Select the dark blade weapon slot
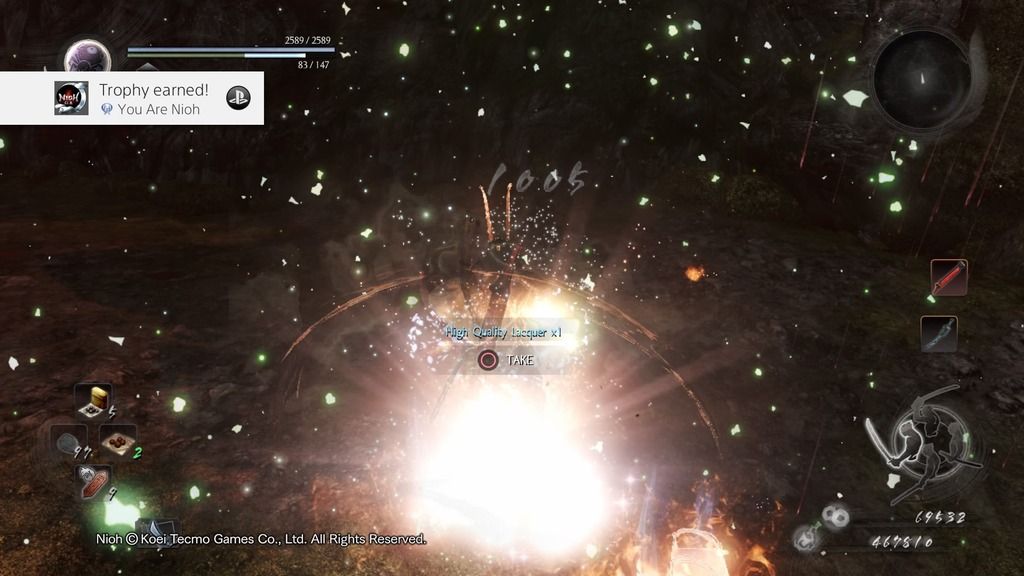1024x576 pixels. 939,334
